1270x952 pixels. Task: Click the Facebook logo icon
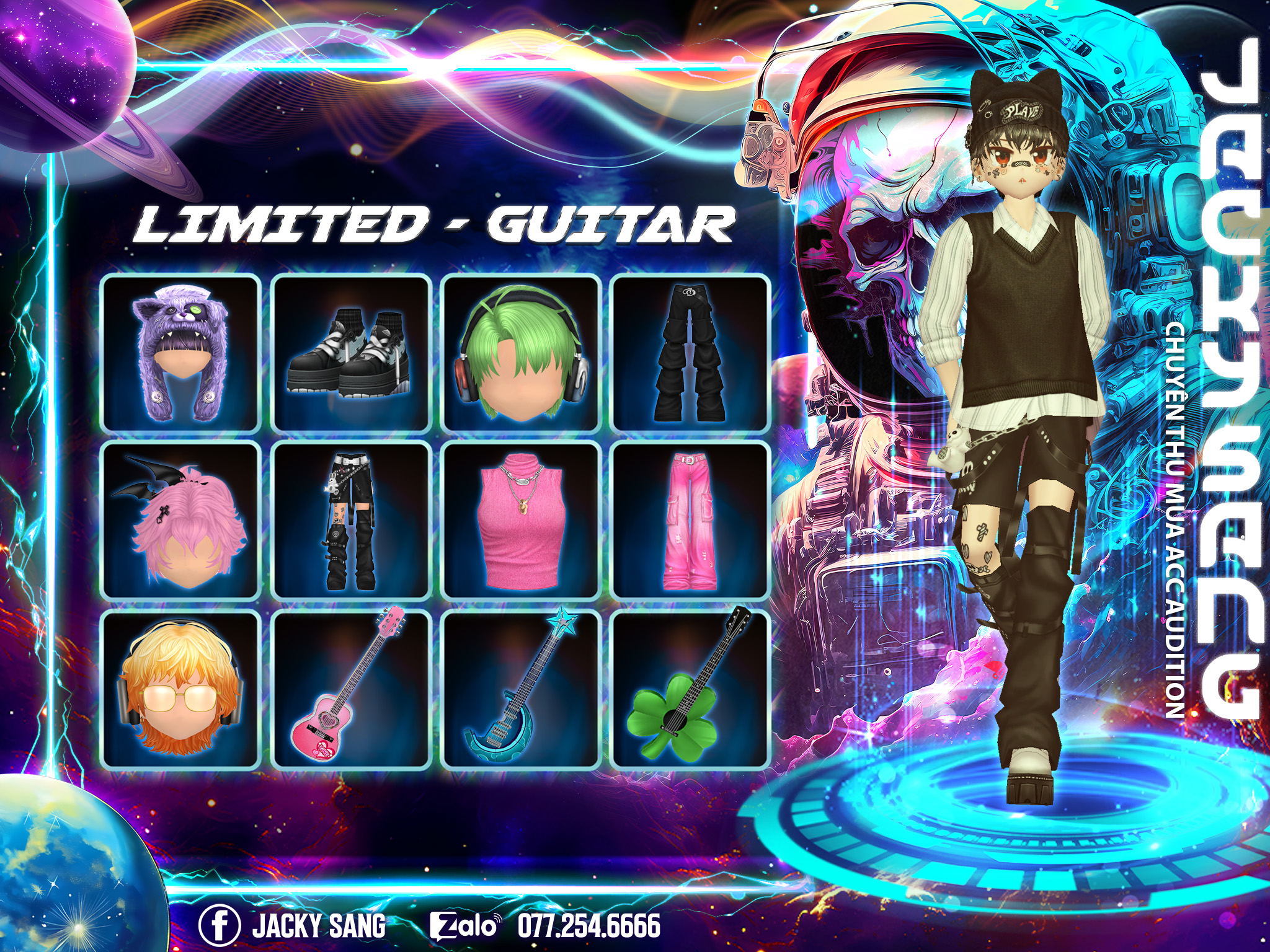tap(220, 925)
